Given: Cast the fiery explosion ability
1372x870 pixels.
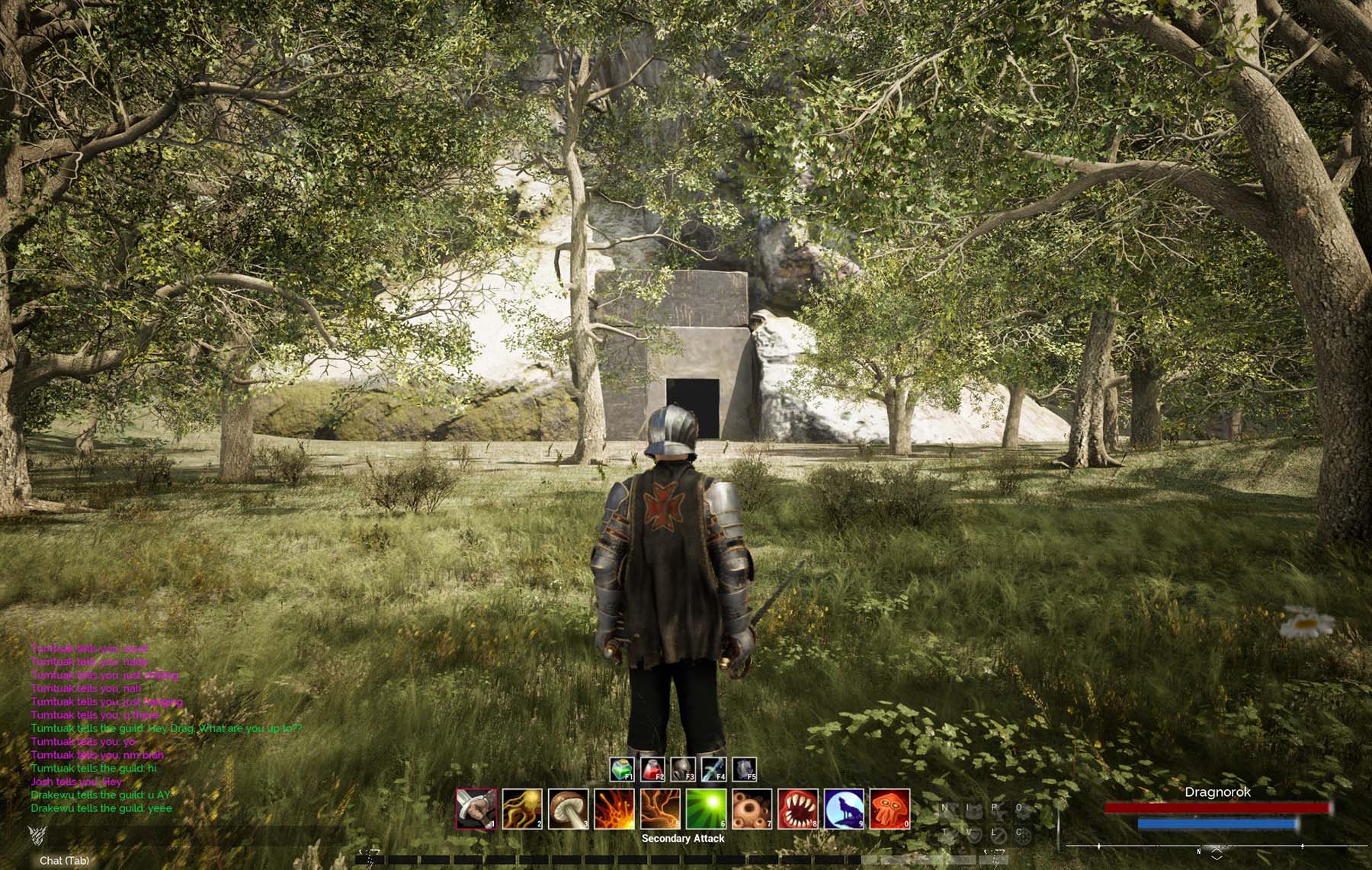Looking at the screenshot, I should [x=614, y=809].
